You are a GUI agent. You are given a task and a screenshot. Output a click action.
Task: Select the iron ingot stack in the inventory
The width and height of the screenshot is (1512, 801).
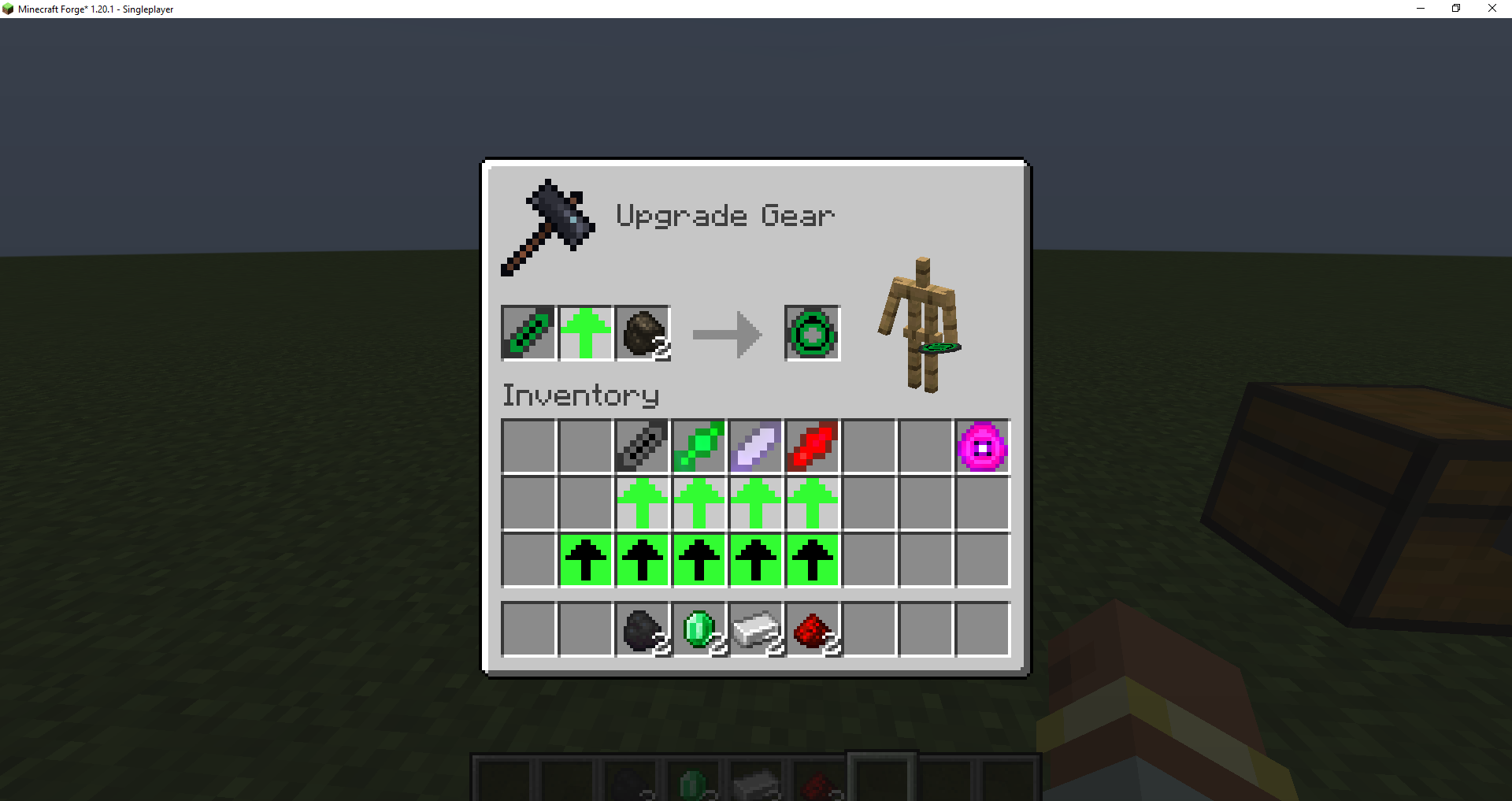click(755, 628)
